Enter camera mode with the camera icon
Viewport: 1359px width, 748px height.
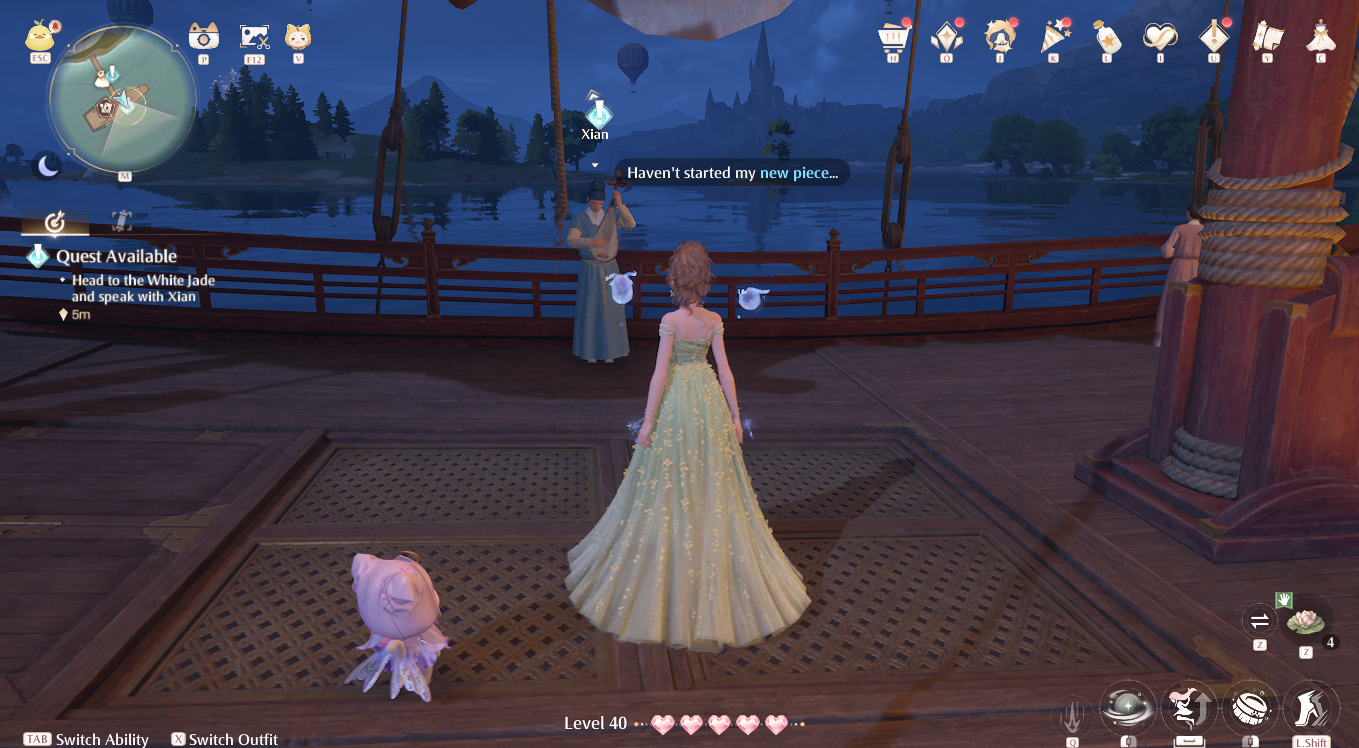click(x=205, y=38)
